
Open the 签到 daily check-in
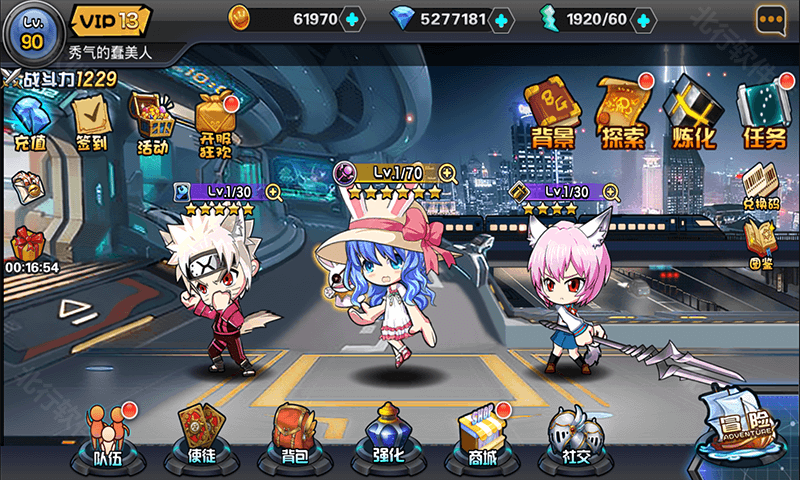(91, 121)
